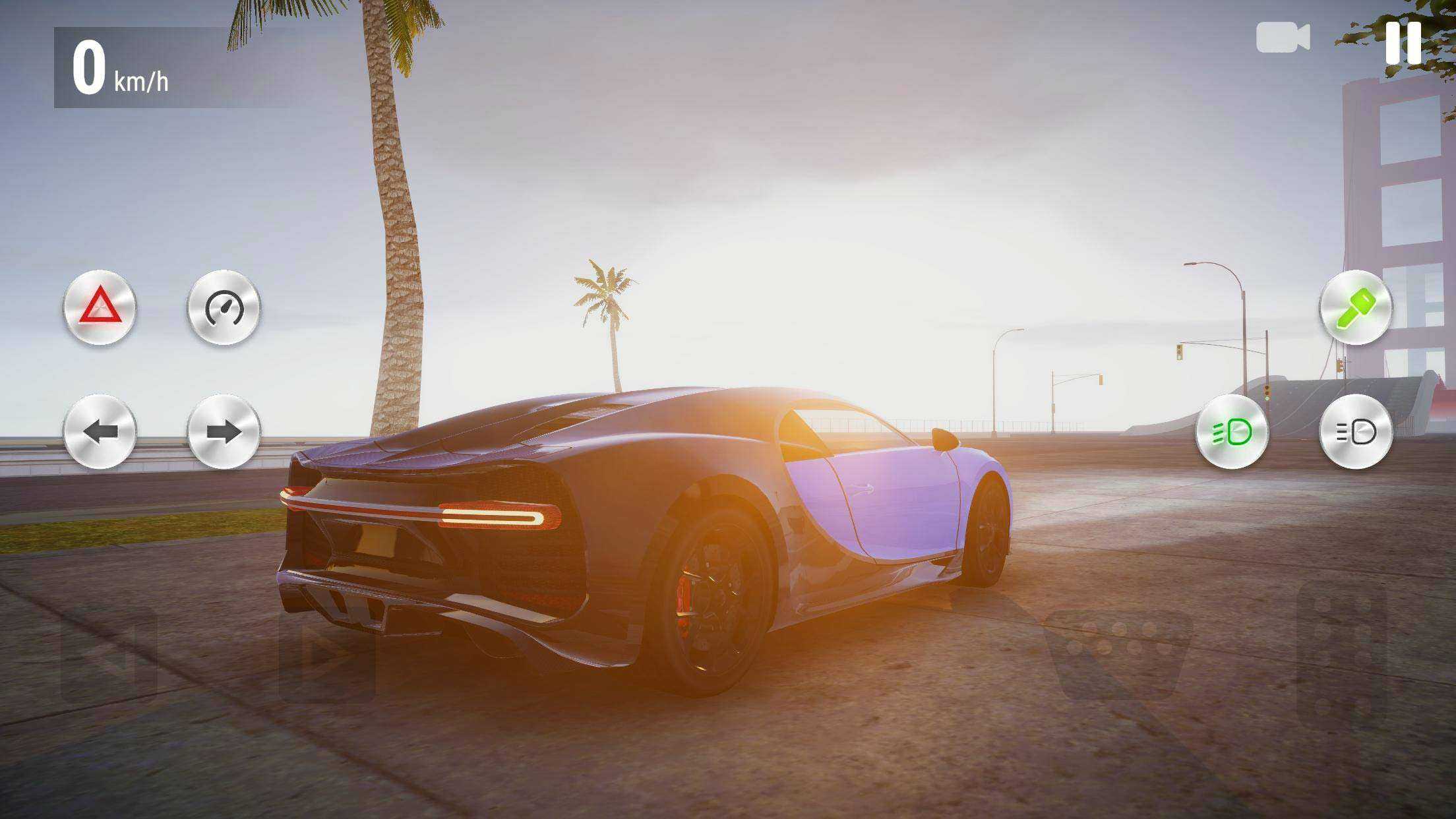Switch on the grey high beam lights

[x=1356, y=432]
